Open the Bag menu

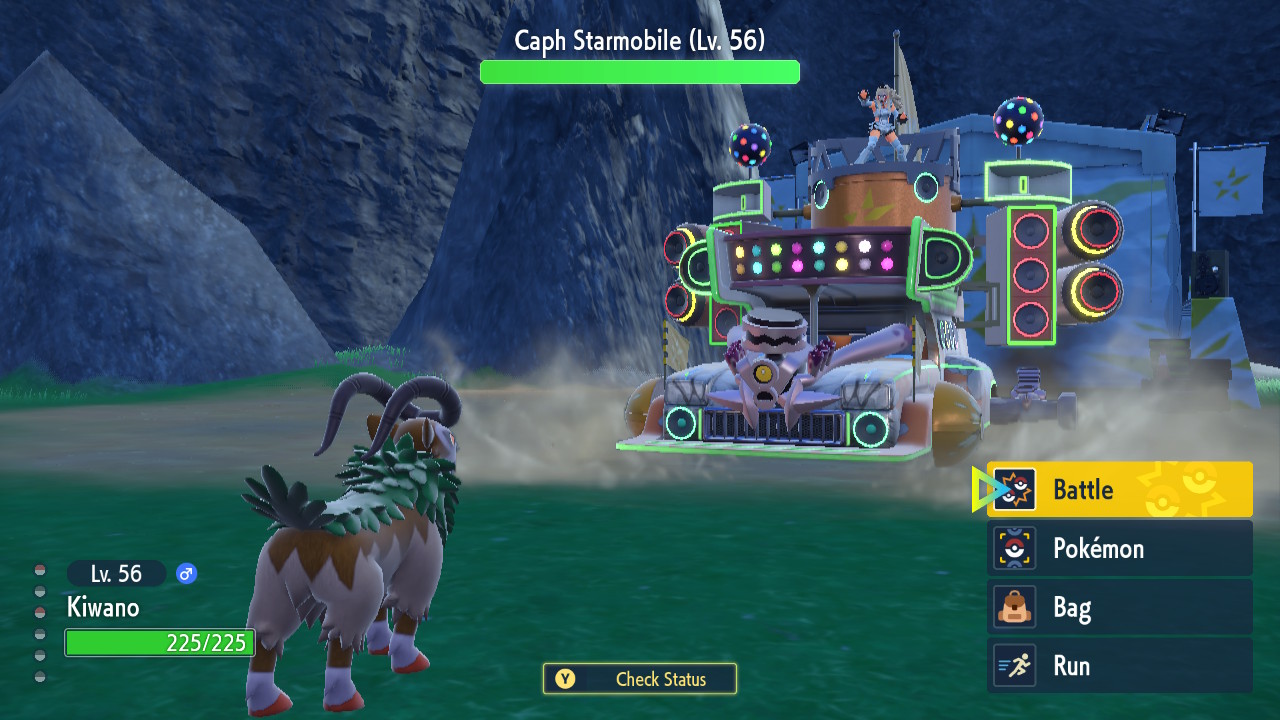tap(1119, 608)
